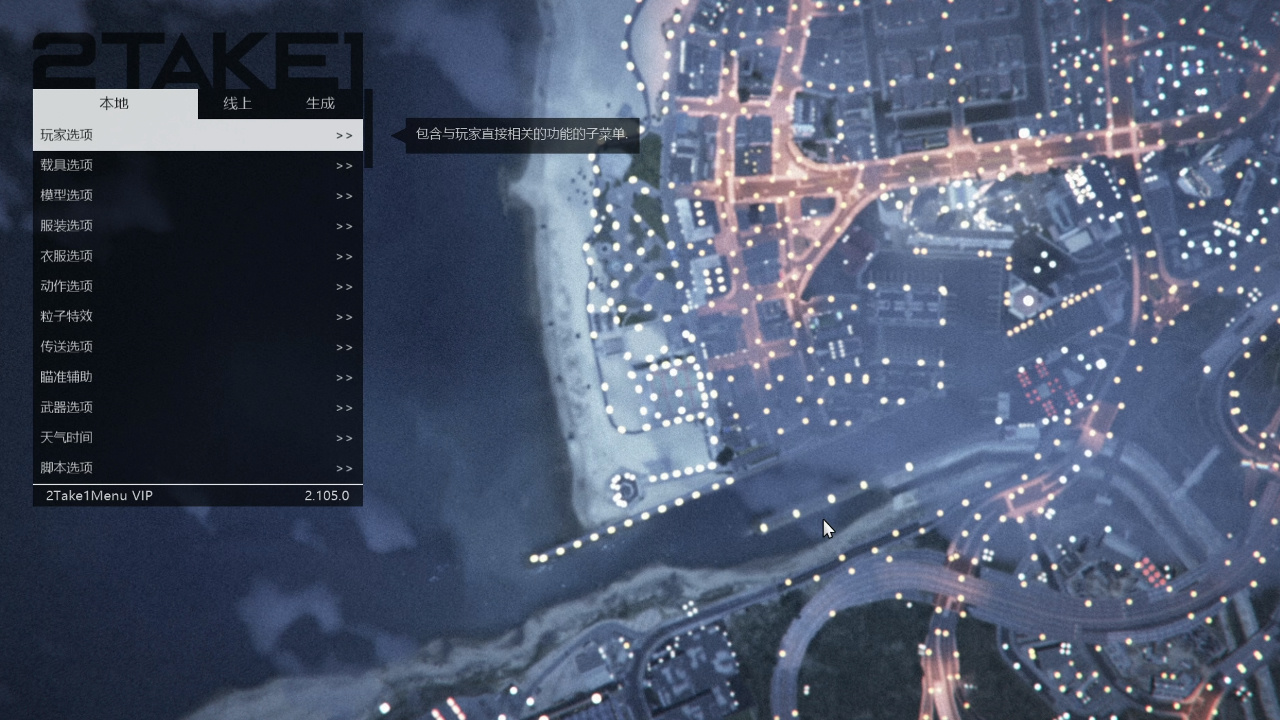Expand 传送选项 via its >> arrow
Screen dimensions: 1280x720
(344, 346)
